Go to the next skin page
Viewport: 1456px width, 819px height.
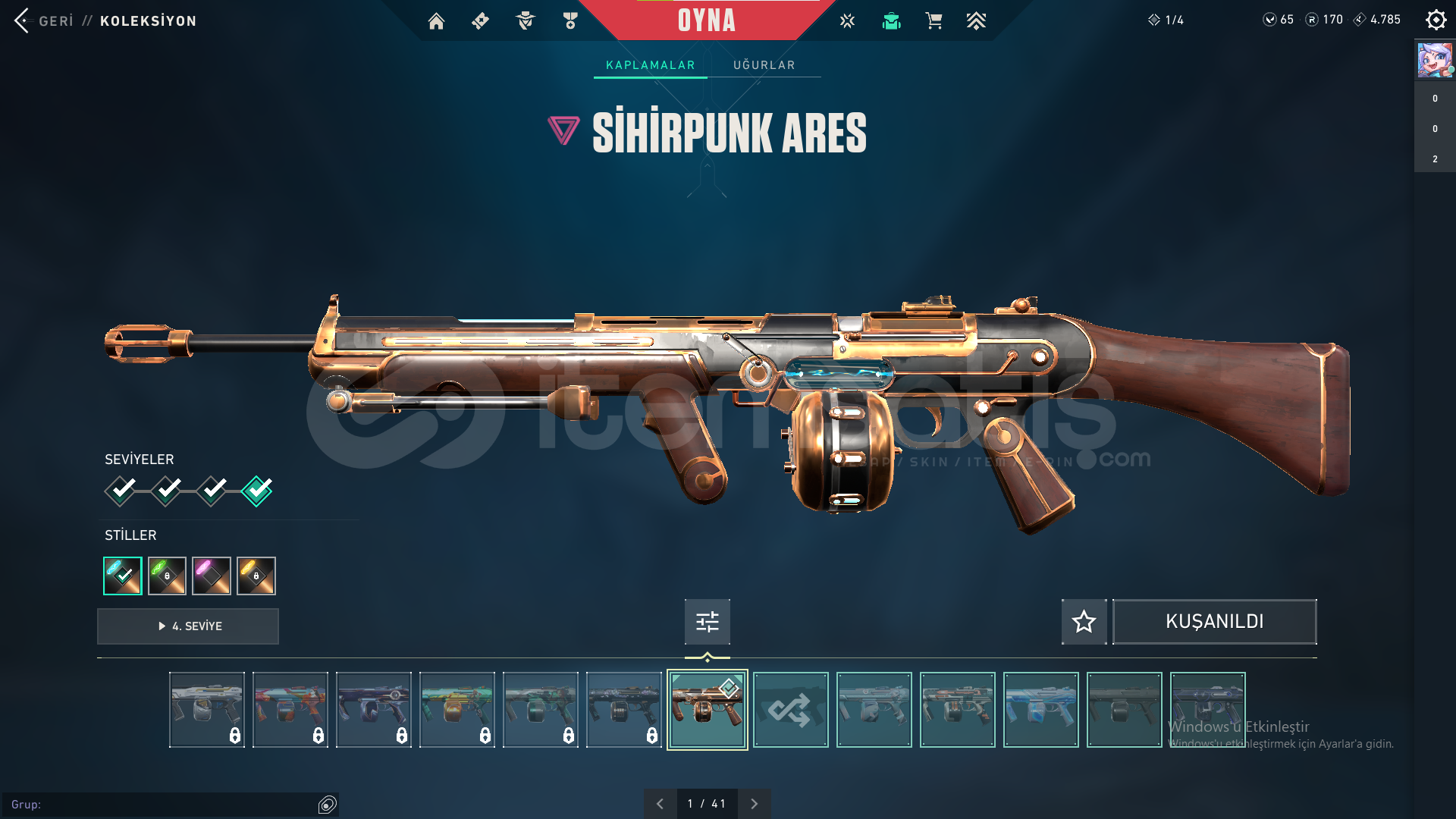(754, 804)
